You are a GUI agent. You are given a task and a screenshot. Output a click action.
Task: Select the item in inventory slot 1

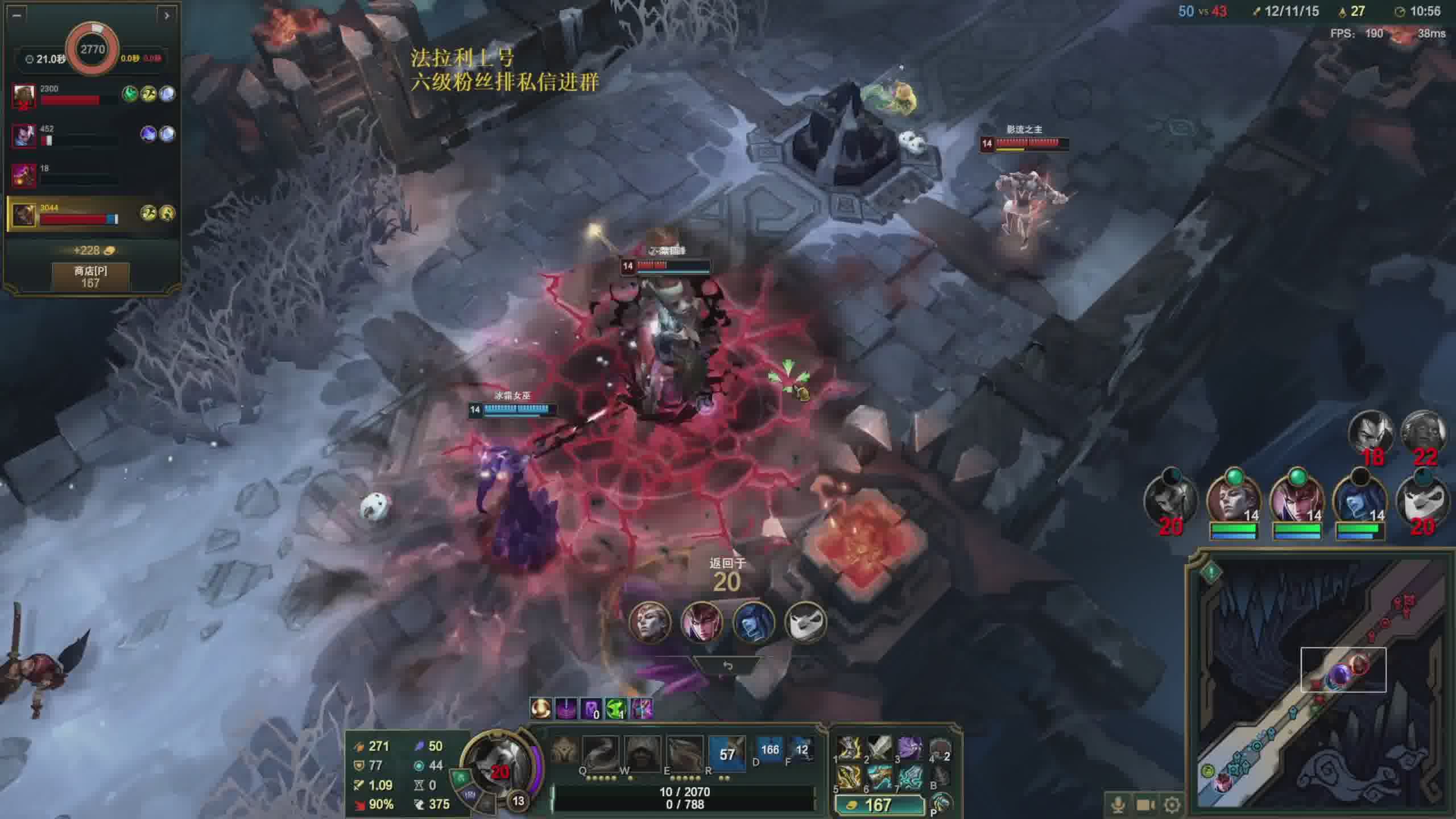click(849, 748)
